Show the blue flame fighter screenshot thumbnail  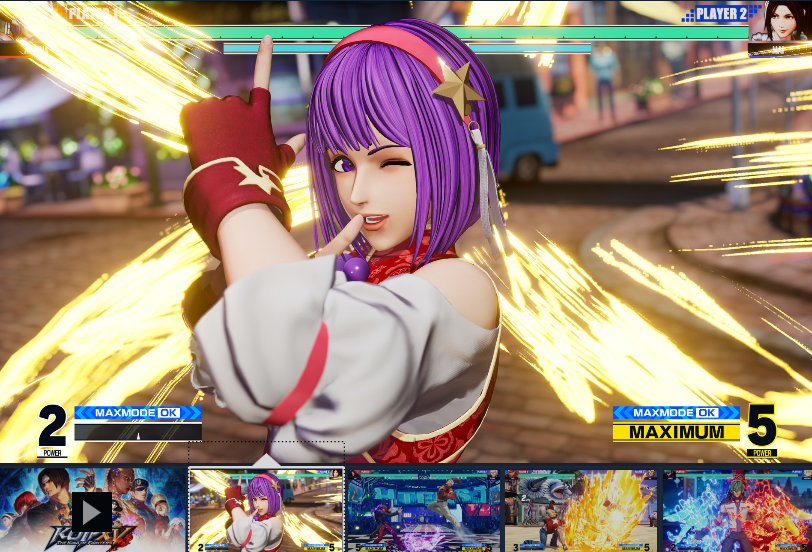click(738, 511)
